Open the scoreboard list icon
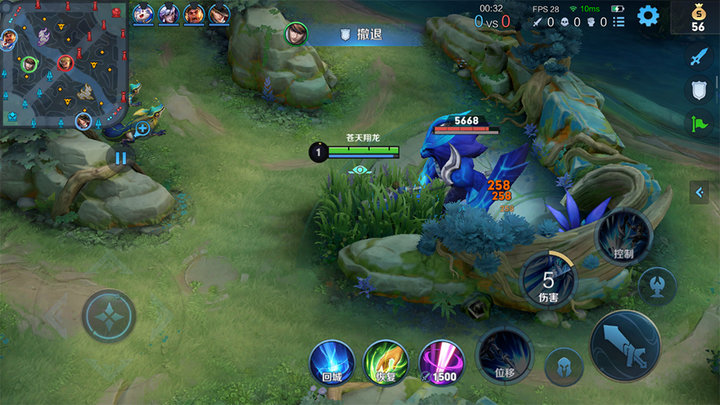 [x=619, y=21]
